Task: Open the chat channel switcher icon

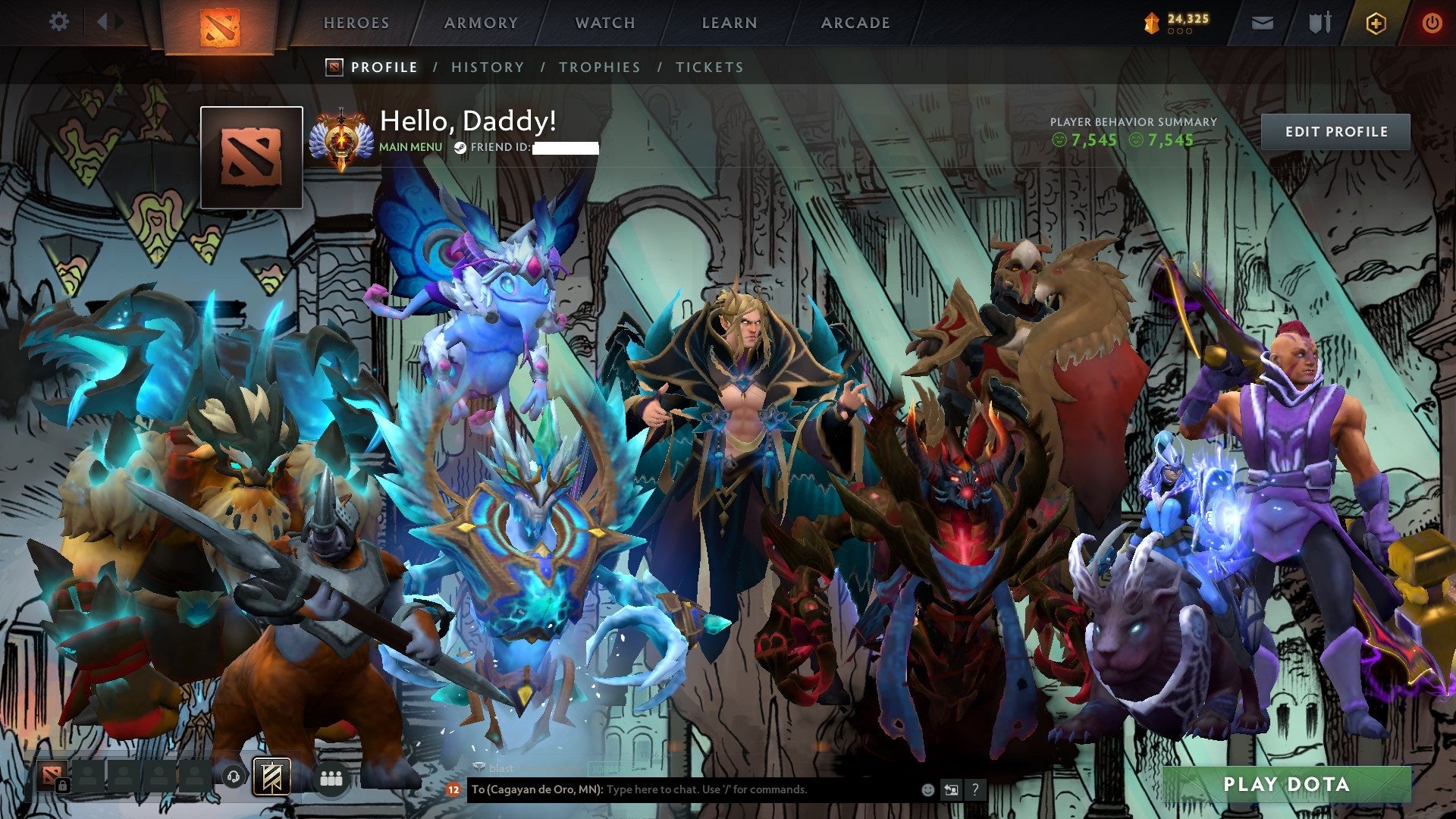Action: coord(950,790)
